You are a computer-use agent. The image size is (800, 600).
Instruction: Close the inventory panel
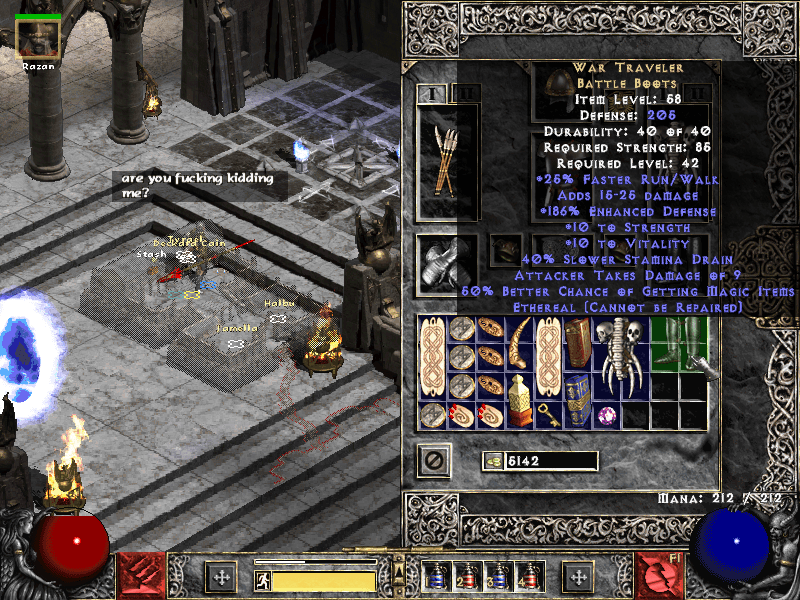click(x=434, y=461)
